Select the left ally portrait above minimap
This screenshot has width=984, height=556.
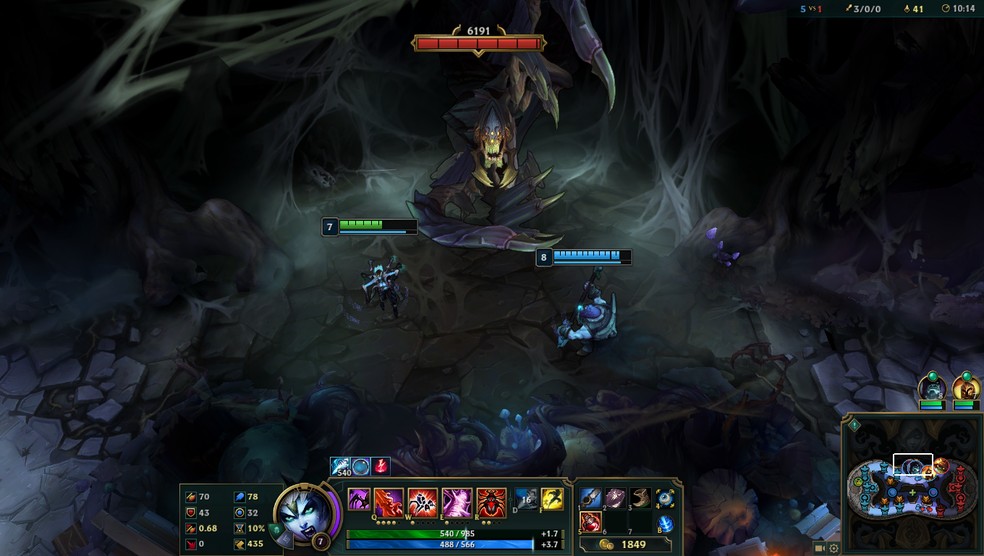click(x=931, y=387)
